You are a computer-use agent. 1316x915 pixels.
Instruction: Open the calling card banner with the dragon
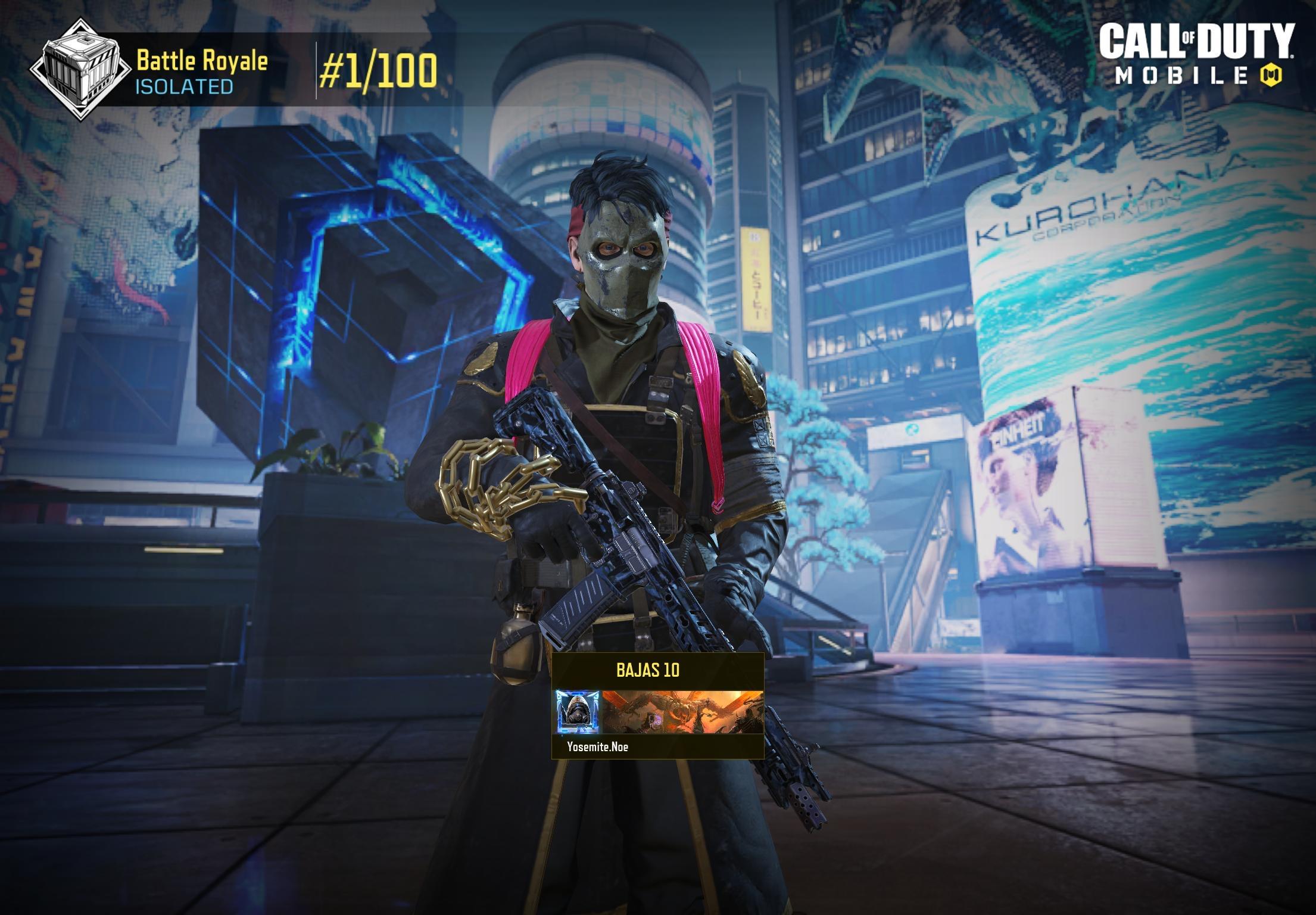click(x=682, y=712)
